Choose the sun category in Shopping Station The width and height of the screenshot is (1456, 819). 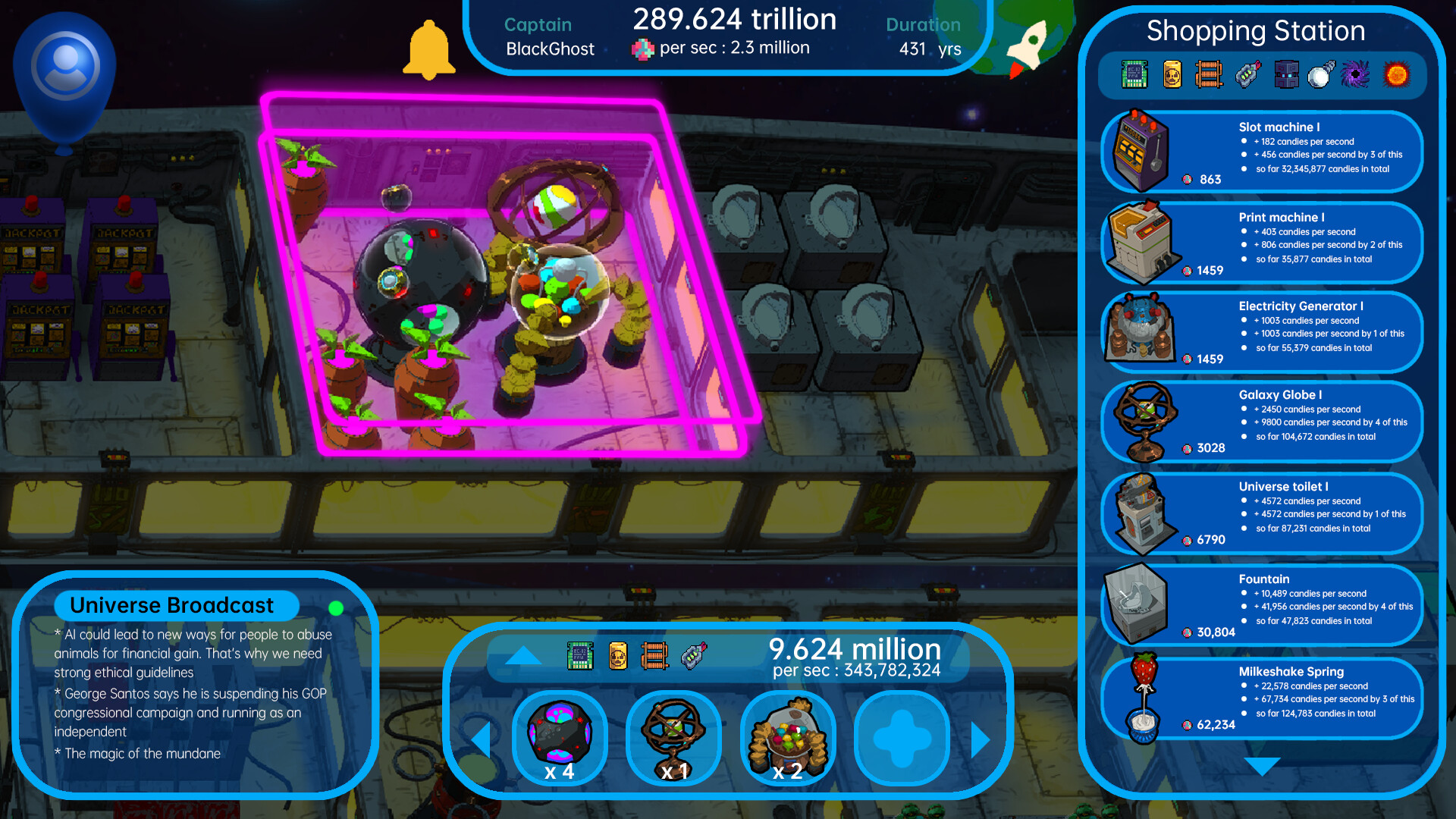[1398, 75]
